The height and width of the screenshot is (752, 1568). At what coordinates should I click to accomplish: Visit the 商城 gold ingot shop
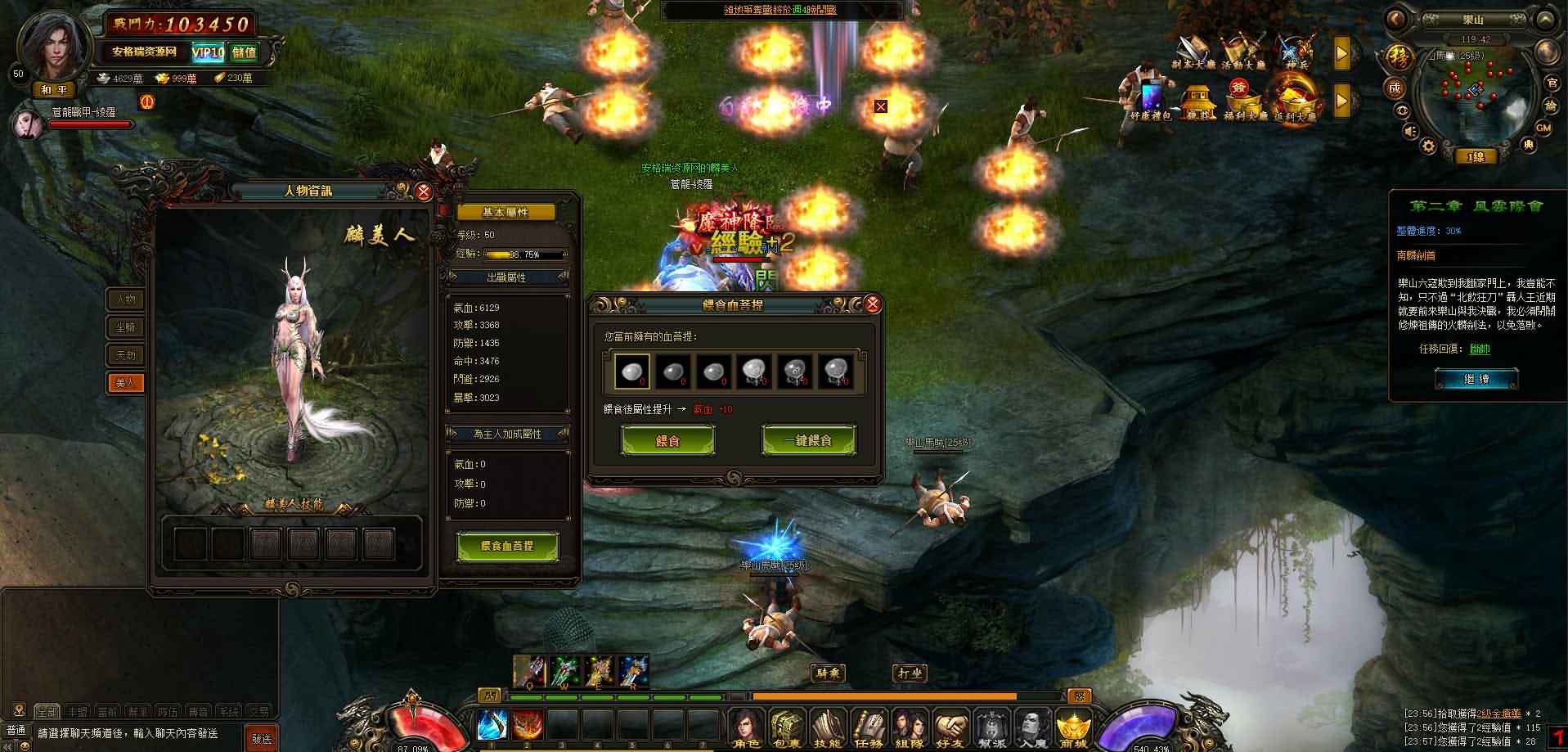coord(1073,728)
